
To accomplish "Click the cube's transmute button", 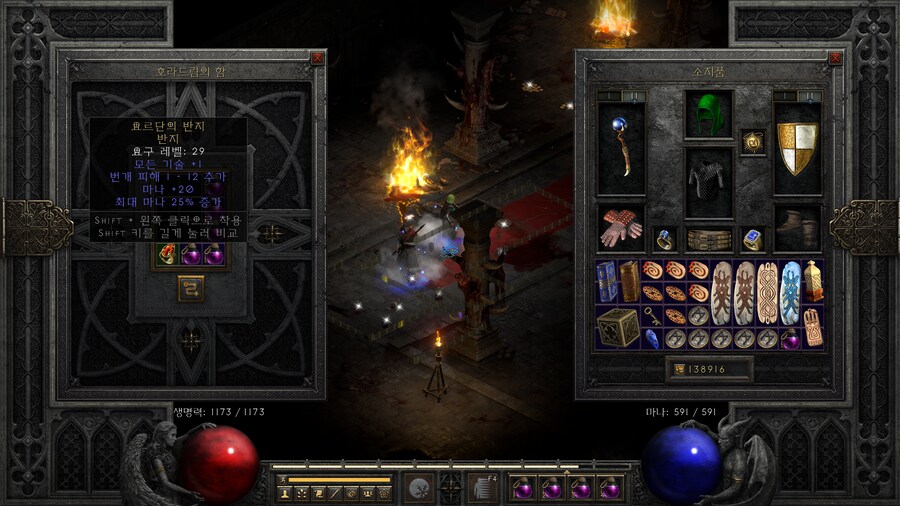I will tap(191, 289).
